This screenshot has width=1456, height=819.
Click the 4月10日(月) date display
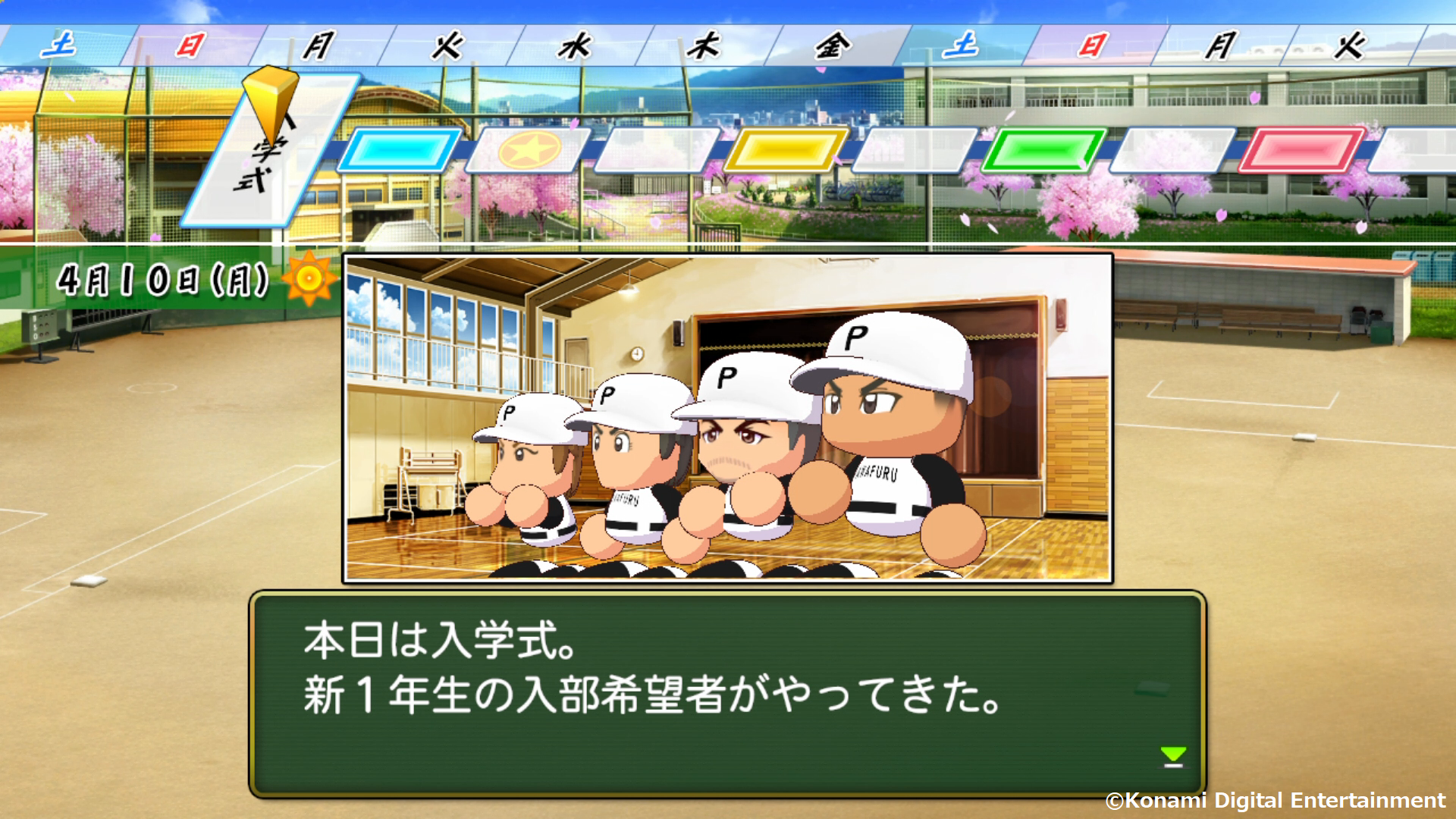[x=163, y=281]
